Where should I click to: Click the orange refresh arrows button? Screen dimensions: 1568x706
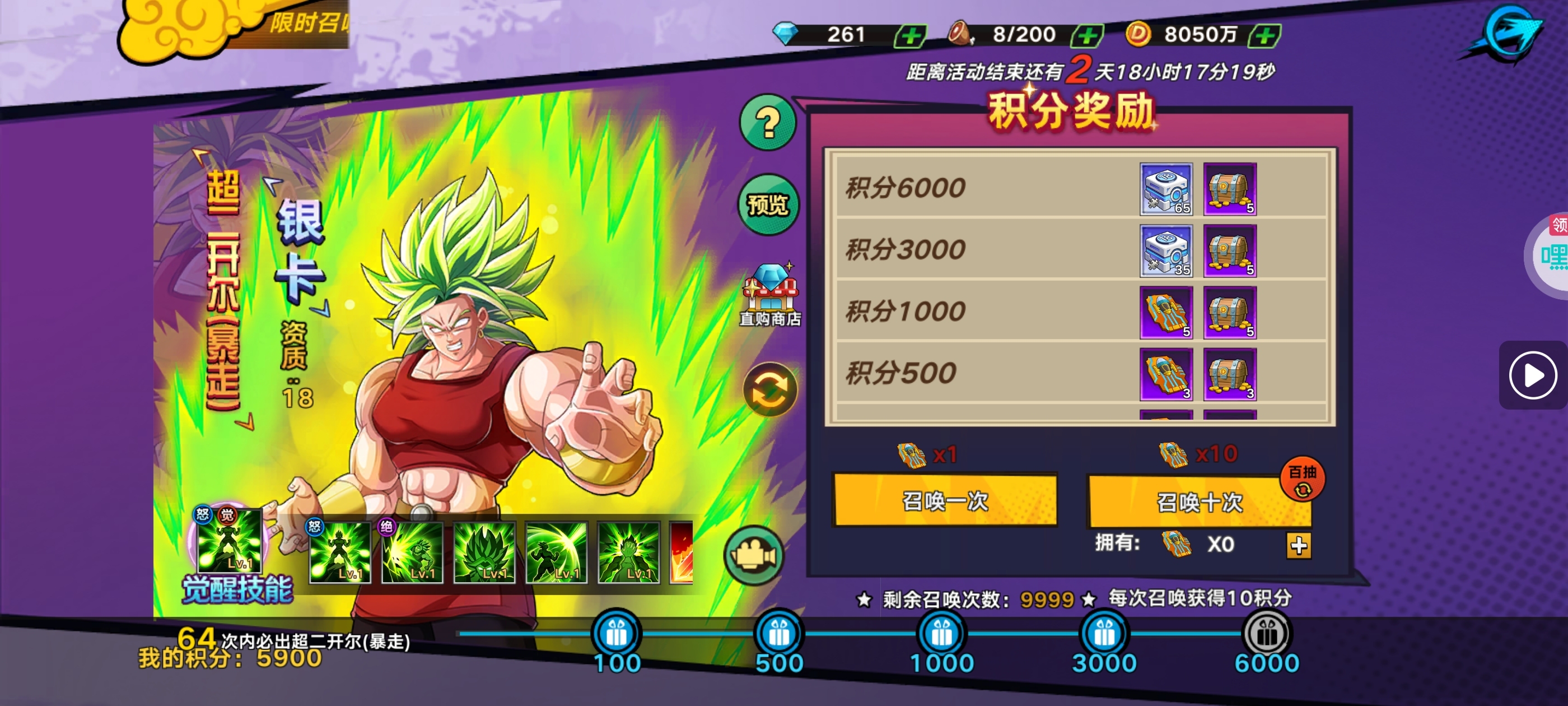tap(770, 390)
